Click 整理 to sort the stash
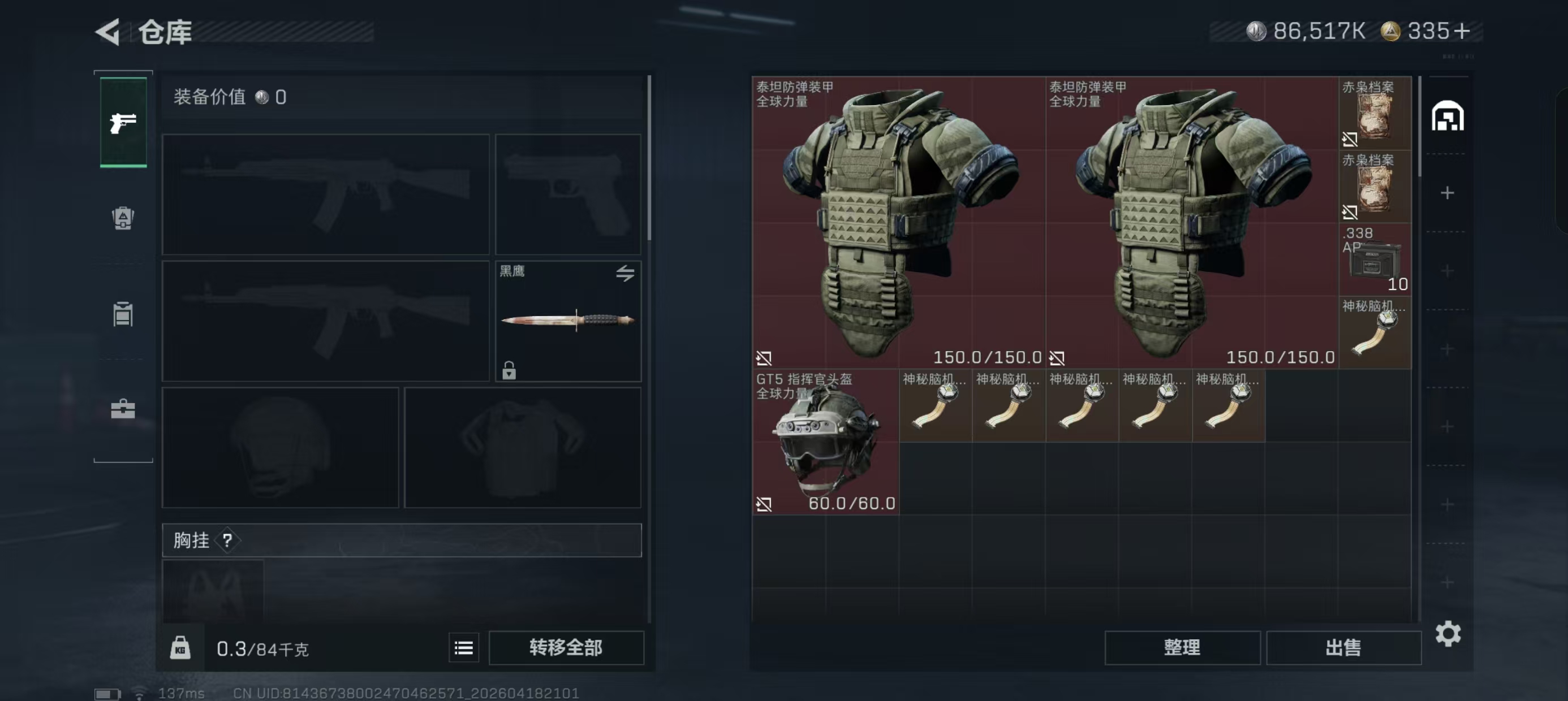 click(x=1182, y=647)
